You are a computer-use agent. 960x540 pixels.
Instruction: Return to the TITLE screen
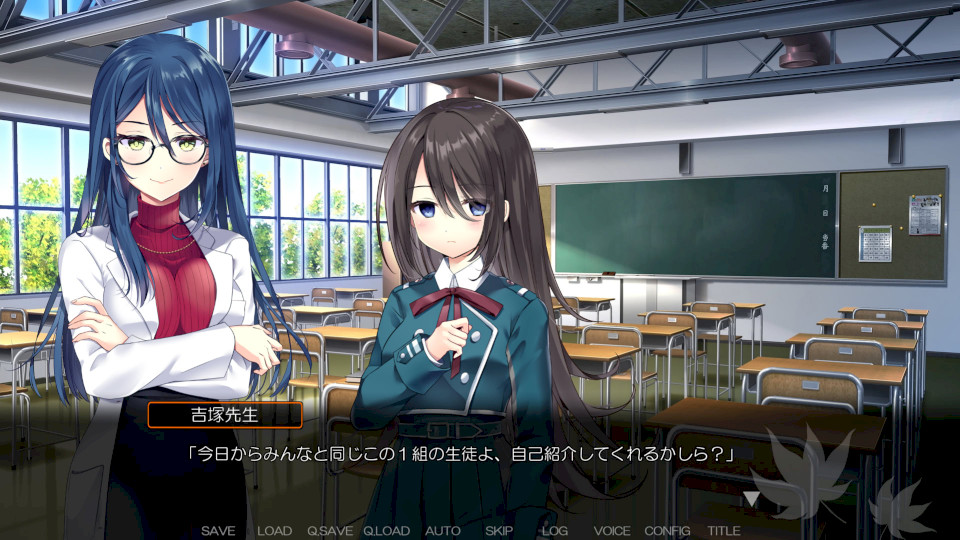pos(724,531)
